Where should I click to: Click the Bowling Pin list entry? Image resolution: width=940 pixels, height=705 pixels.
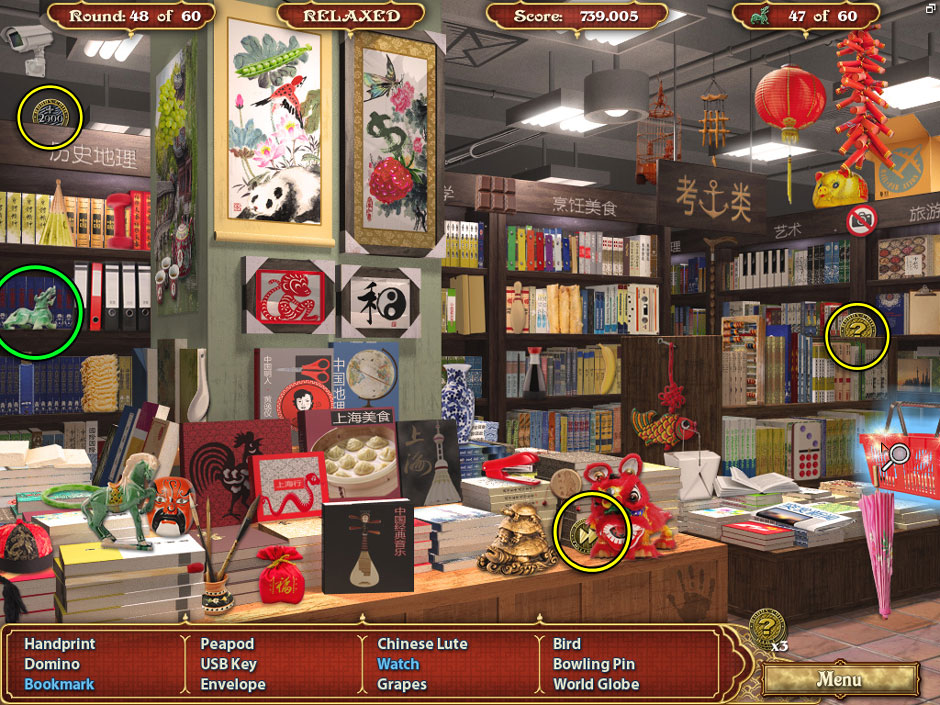click(x=594, y=664)
